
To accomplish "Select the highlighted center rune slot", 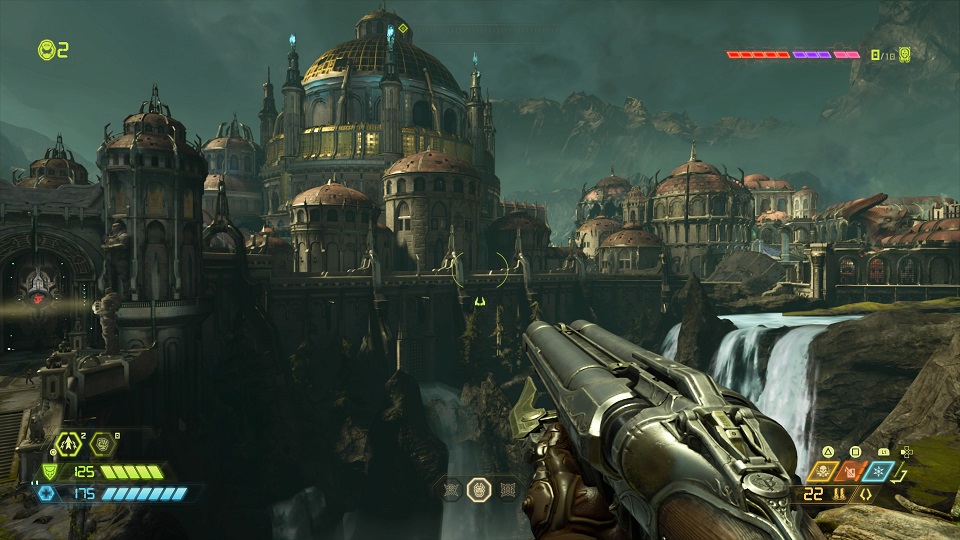I will point(479,489).
